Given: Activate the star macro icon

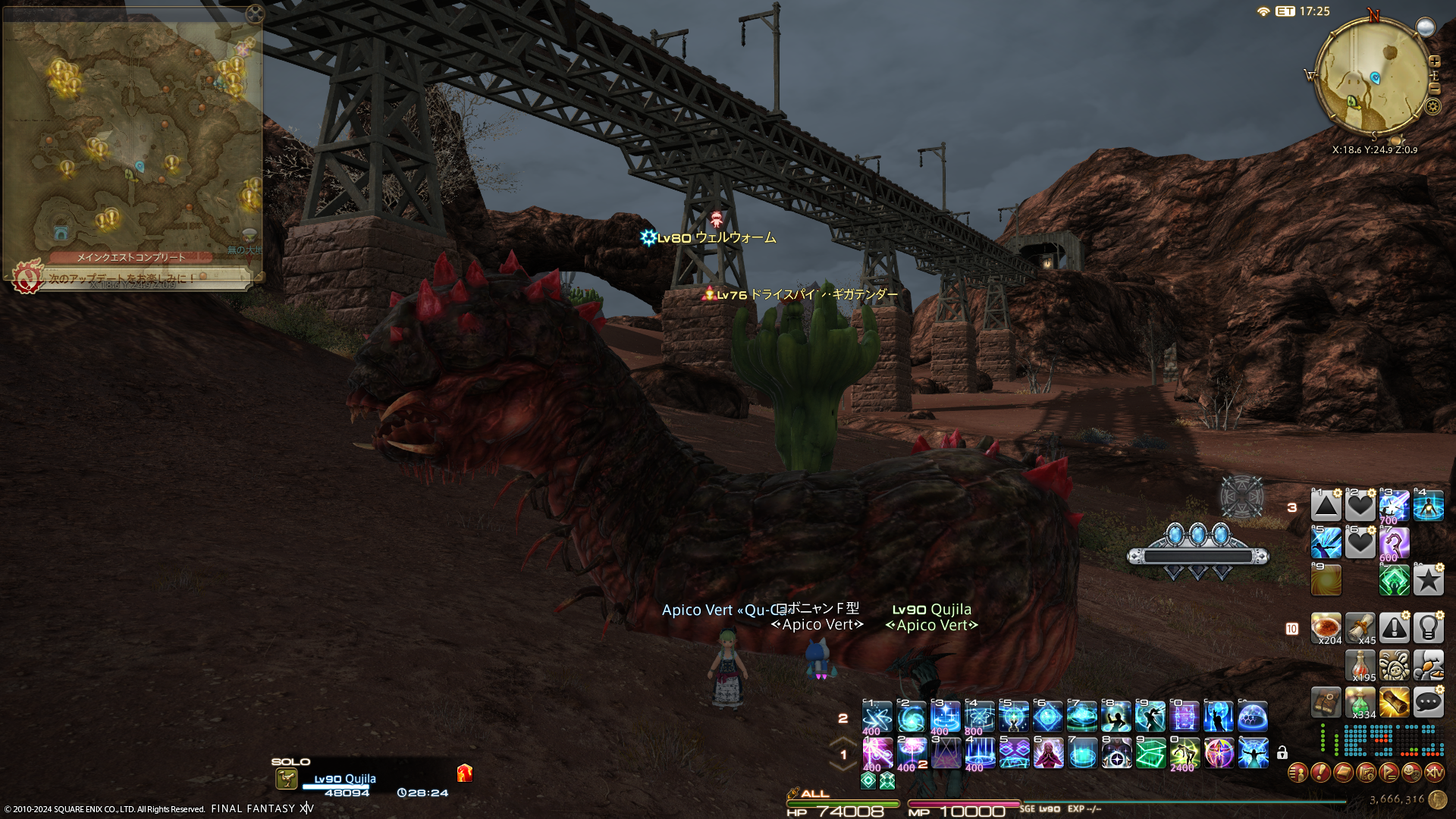Looking at the screenshot, I should point(1428,580).
